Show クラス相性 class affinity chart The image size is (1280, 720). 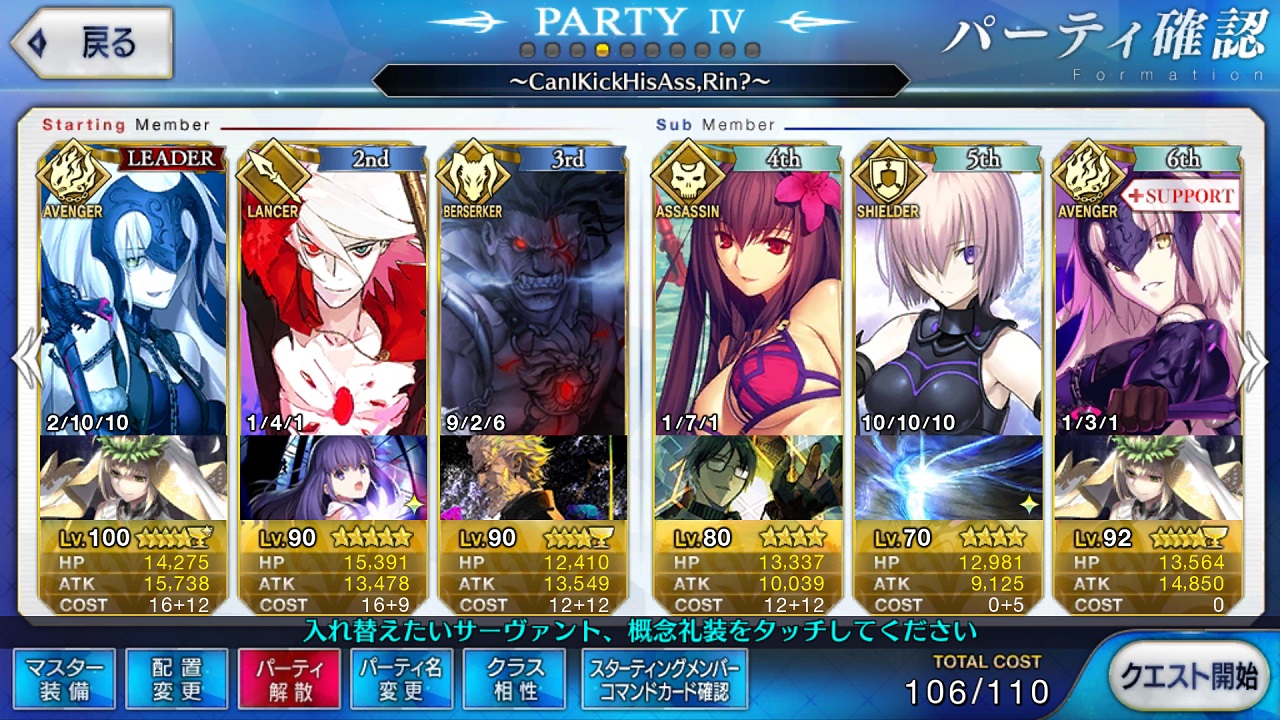tap(513, 679)
